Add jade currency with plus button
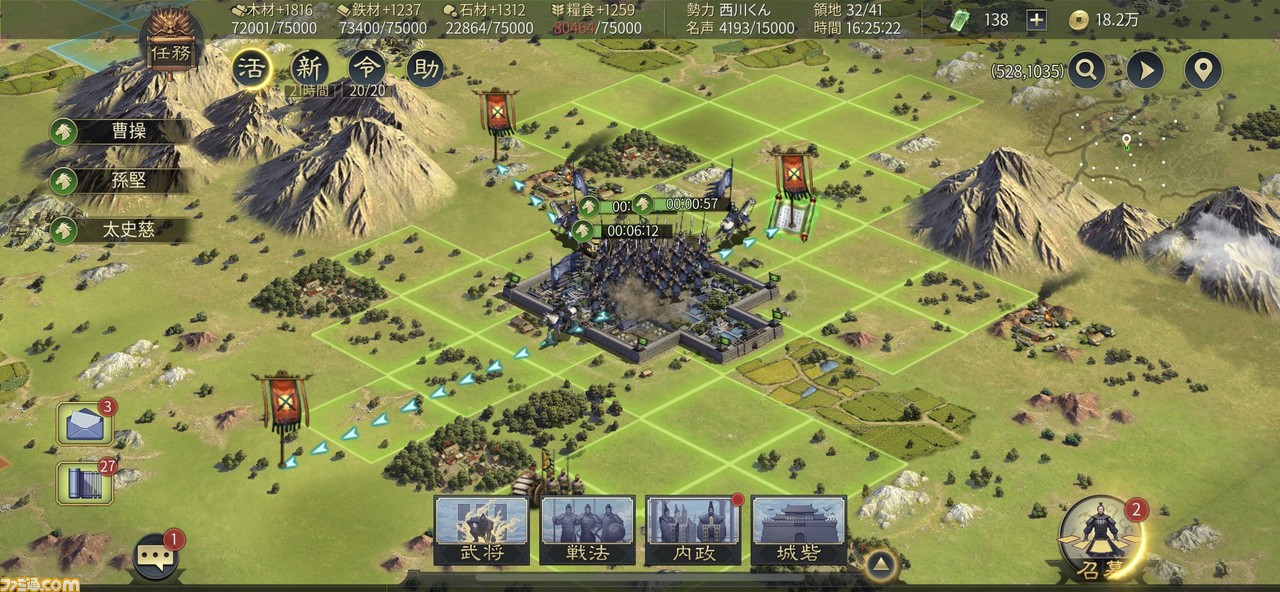The image size is (1280, 592). point(1036,19)
